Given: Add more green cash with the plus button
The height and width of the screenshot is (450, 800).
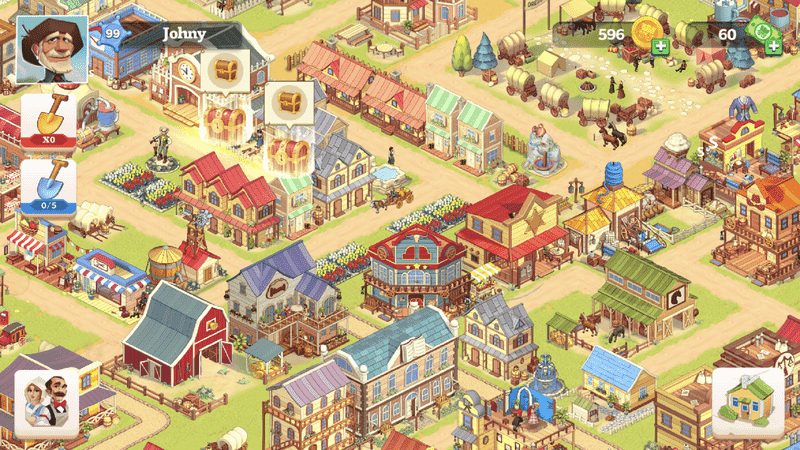Looking at the screenshot, I should pos(773,47).
